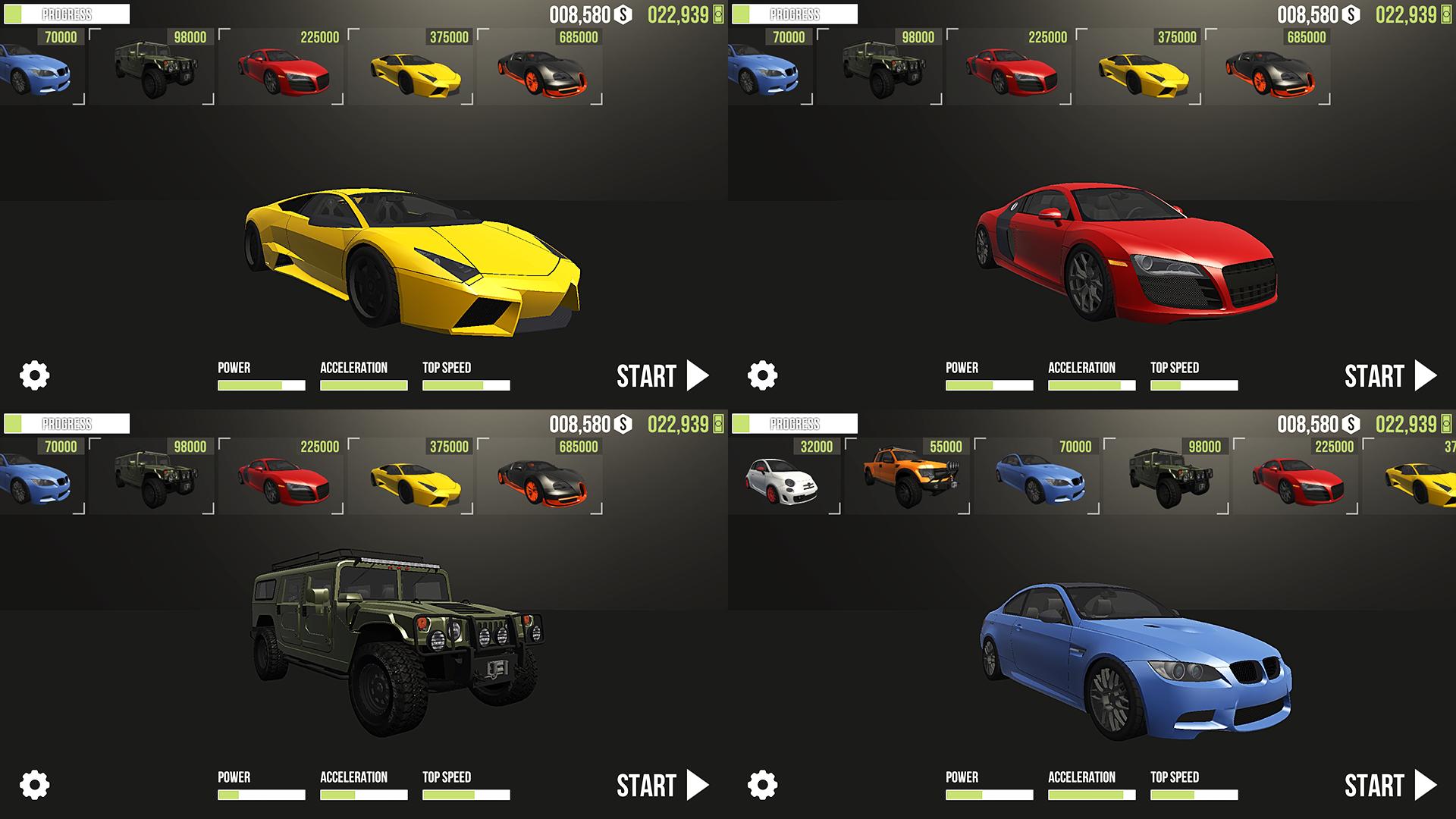Viewport: 1456px width, 819px height.
Task: Begin the race with the green Hummer
Action: (662, 786)
